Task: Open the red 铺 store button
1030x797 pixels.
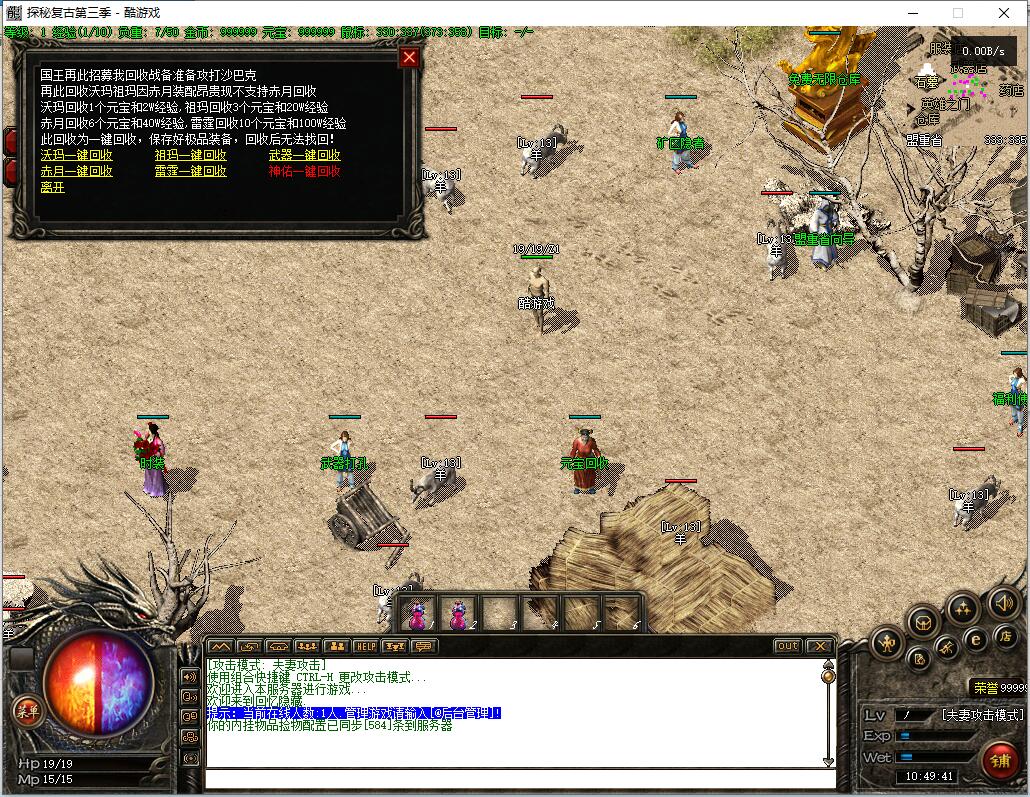Action: pos(1000,758)
